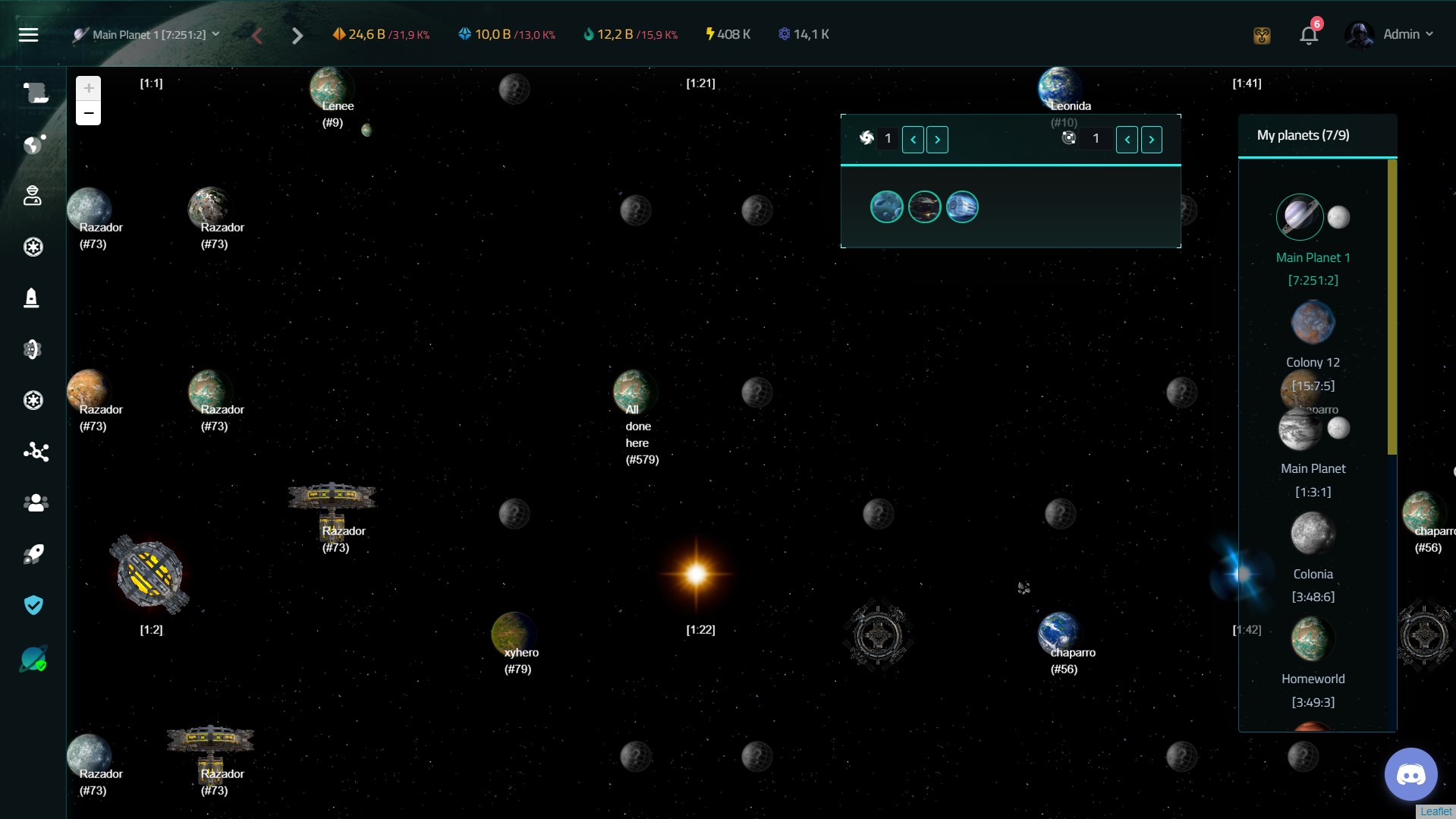Zoom in on the galaxy map
The height and width of the screenshot is (819, 1456).
click(89, 88)
